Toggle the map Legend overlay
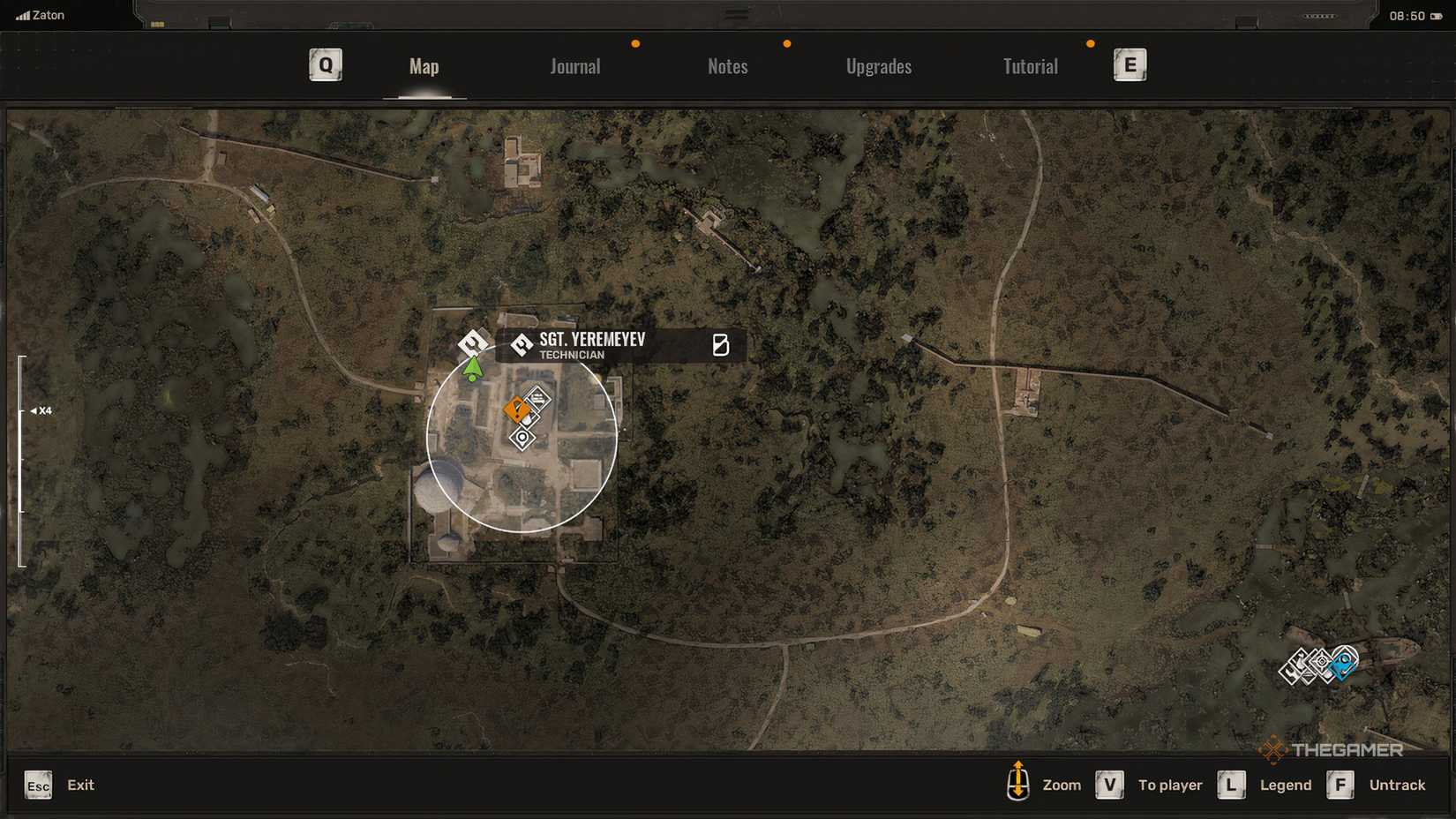1456x819 pixels. 1231,785
